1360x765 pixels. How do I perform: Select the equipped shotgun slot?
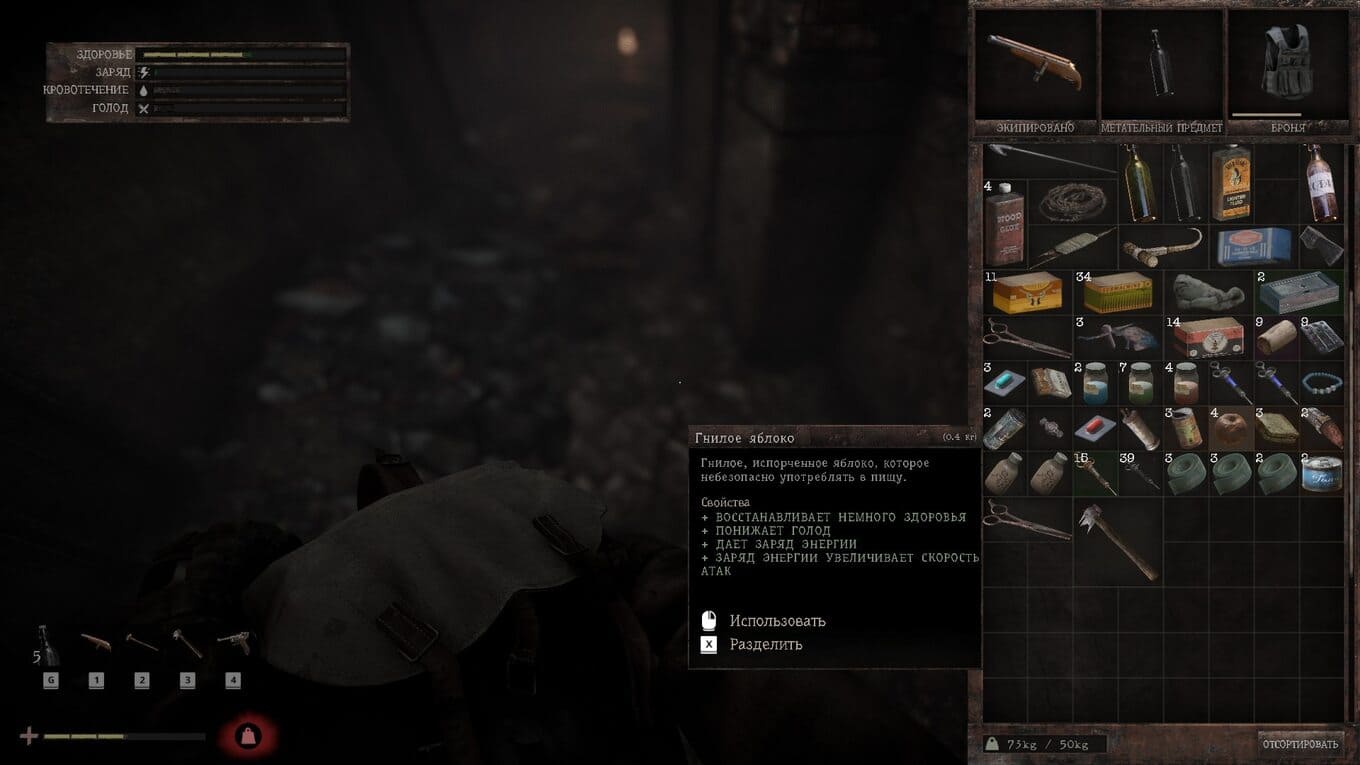(x=1035, y=65)
